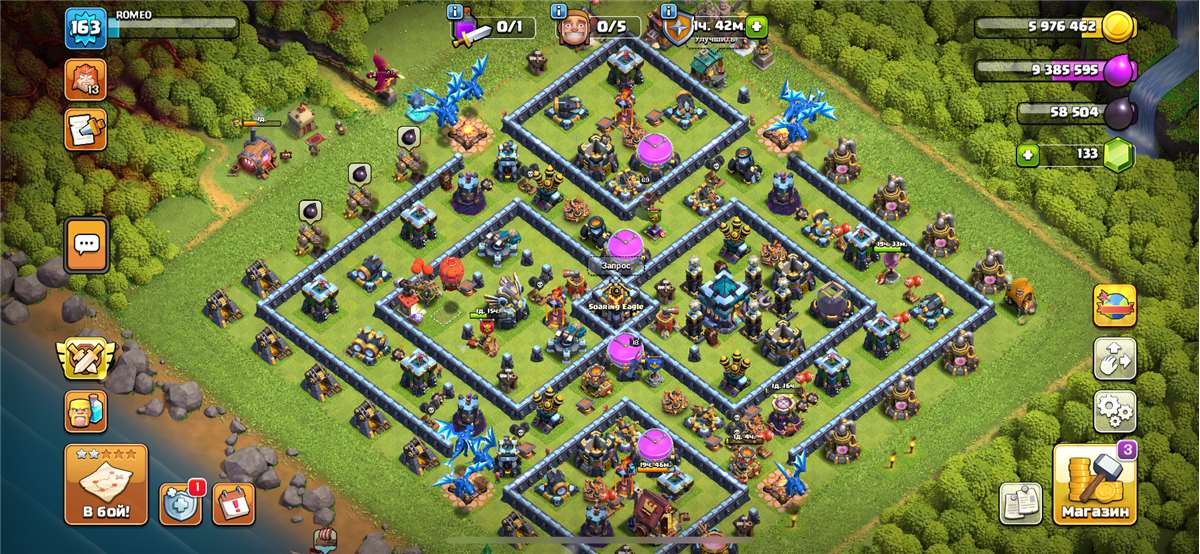Open the settings gear menu
1200x554 pixels.
point(1114,410)
